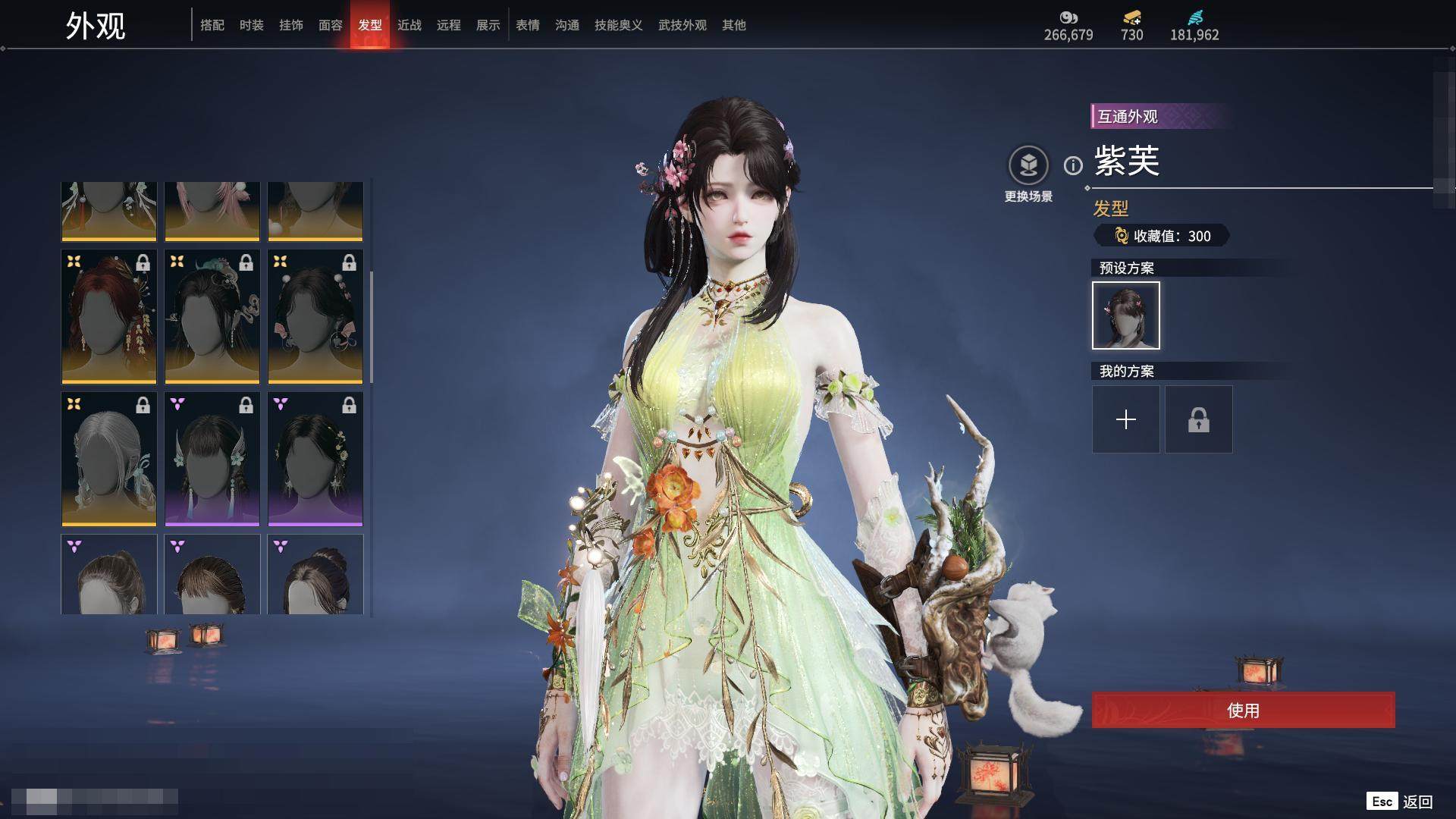Open the 表情 emote tab
1456x819 pixels.
click(528, 25)
